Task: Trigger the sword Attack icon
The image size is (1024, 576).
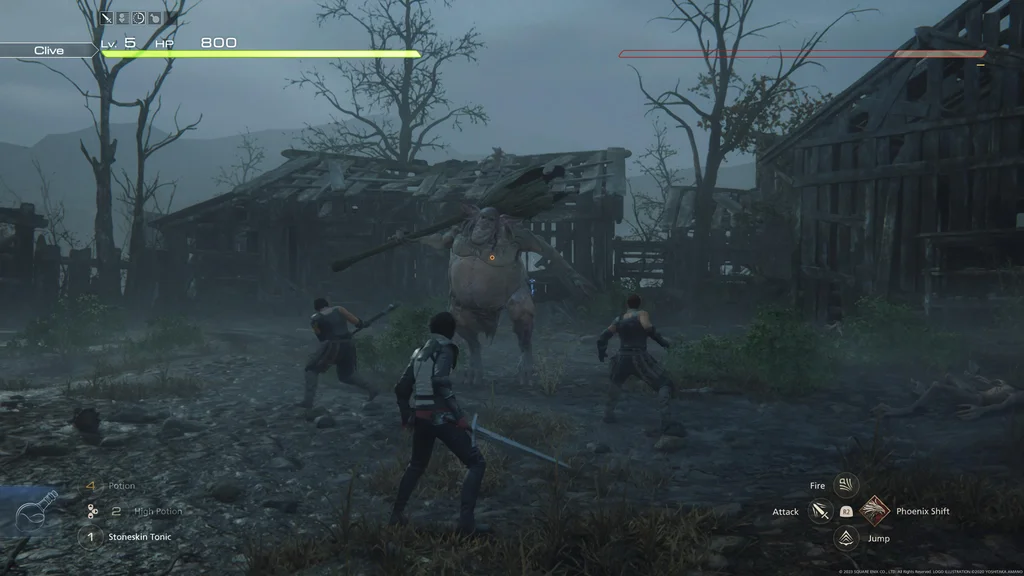Action: click(x=820, y=511)
